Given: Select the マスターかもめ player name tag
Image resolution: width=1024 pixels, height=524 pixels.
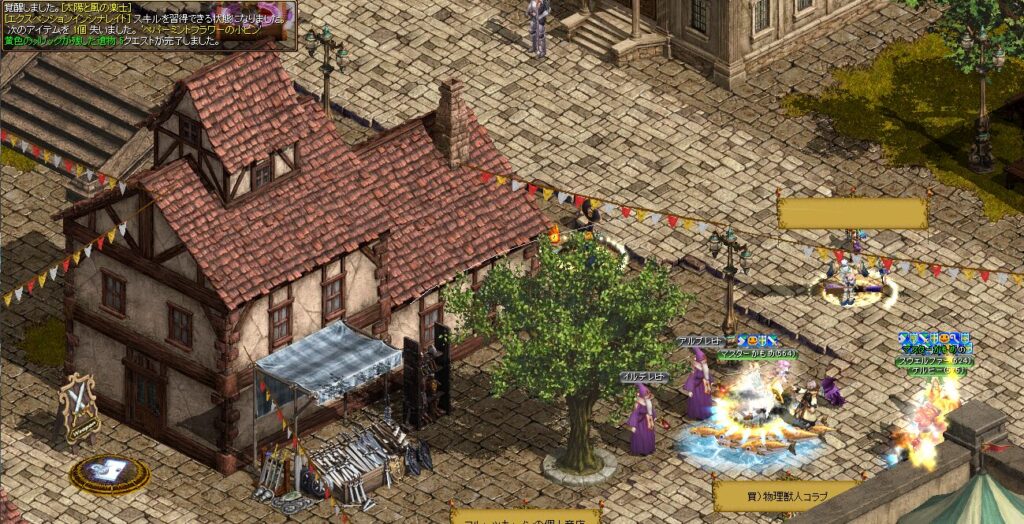Looking at the screenshot, I should 756,354.
